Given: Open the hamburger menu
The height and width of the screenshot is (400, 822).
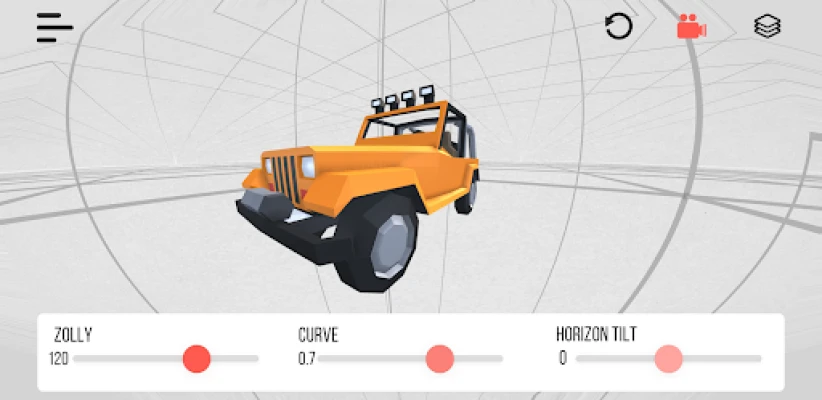Looking at the screenshot, I should tap(55, 27).
